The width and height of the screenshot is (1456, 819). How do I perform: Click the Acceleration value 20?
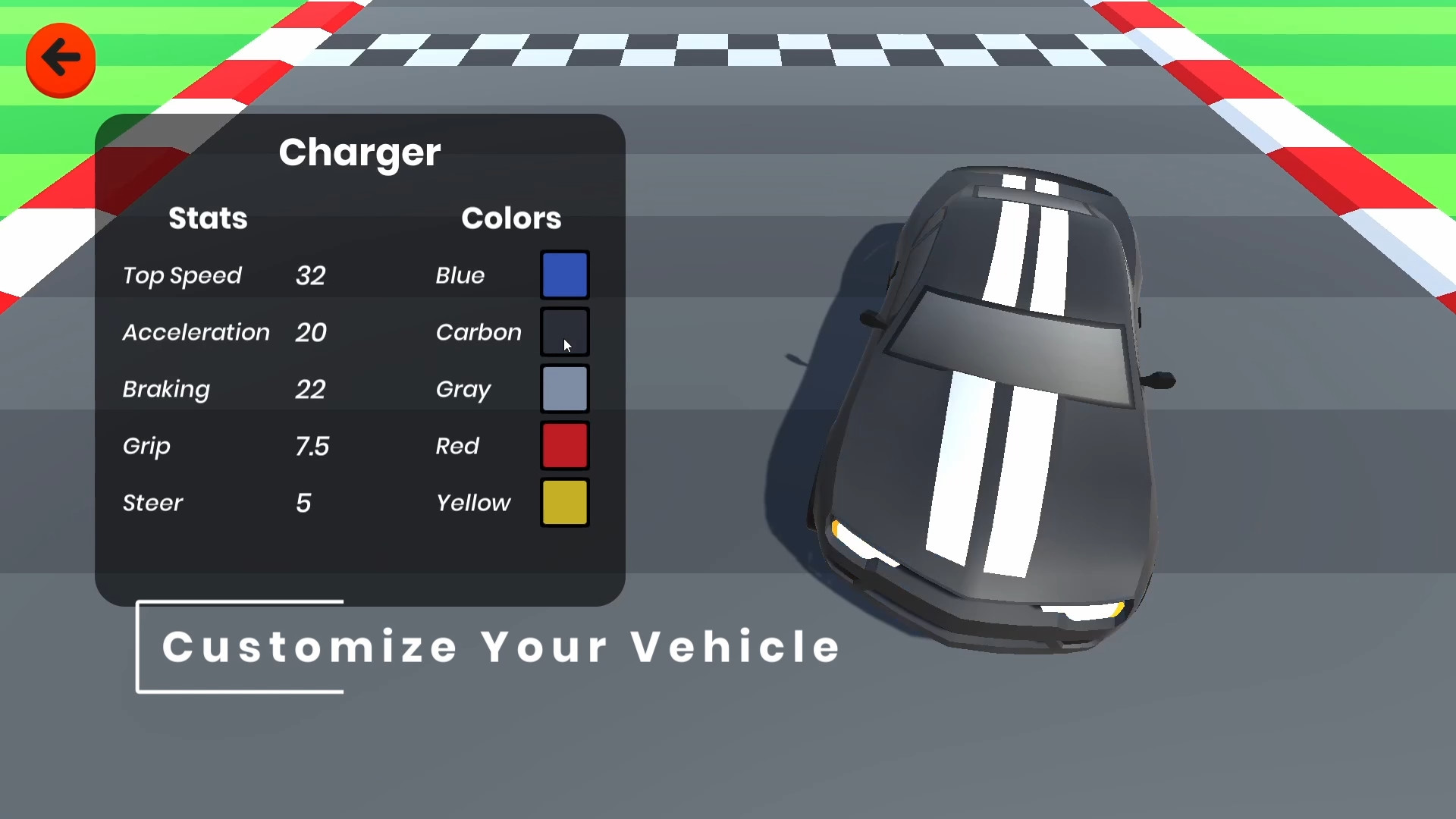tap(309, 332)
